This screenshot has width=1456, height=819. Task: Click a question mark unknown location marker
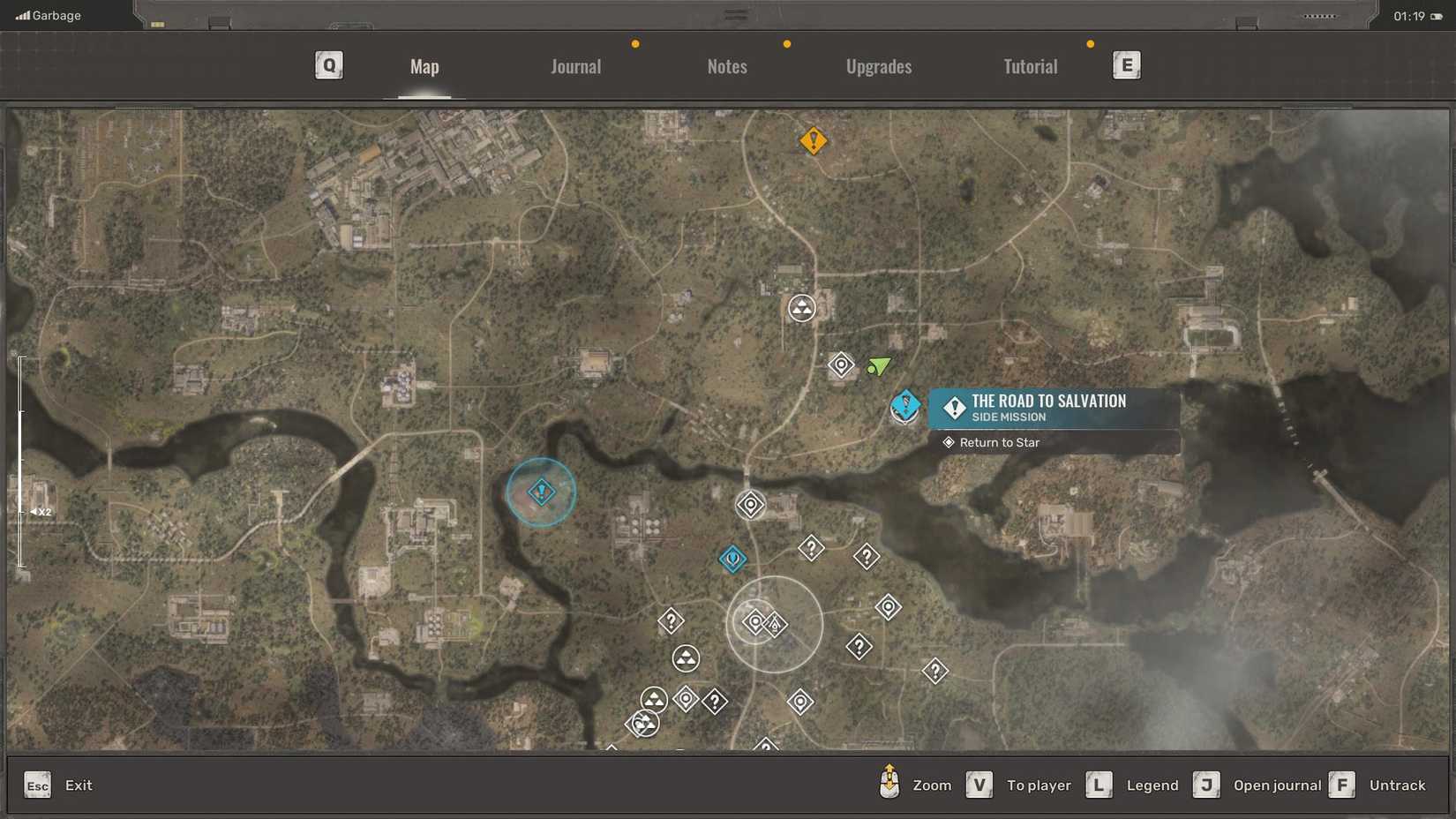(x=811, y=548)
